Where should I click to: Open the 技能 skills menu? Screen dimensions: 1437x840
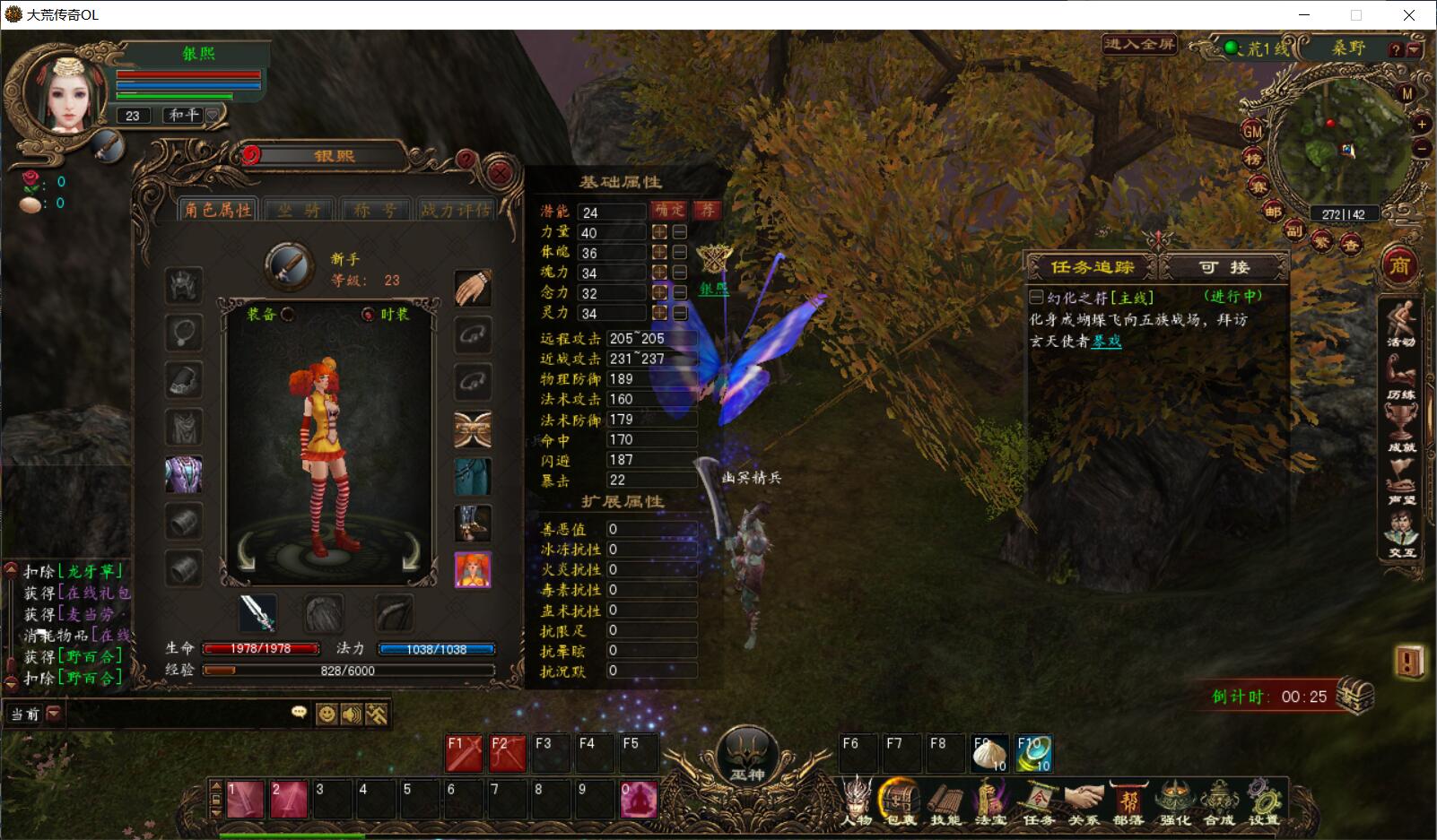pos(945,801)
